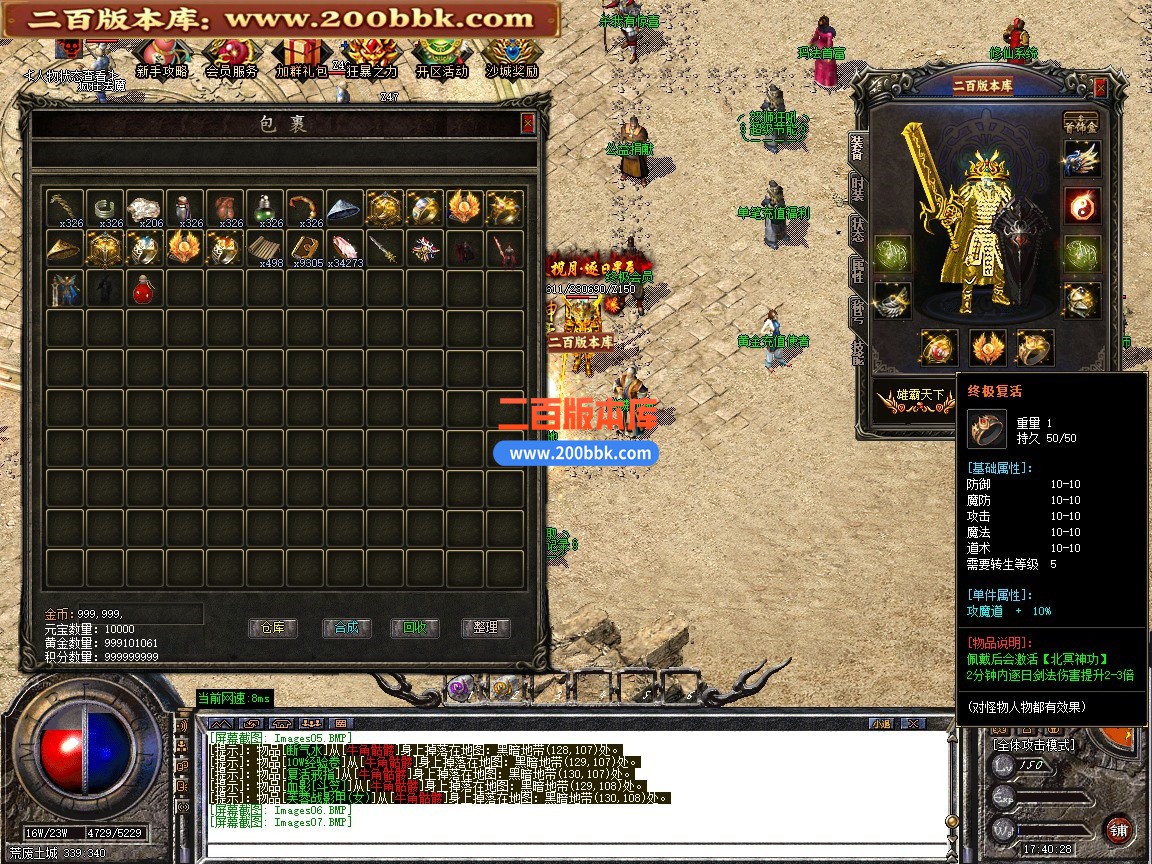Image resolution: width=1152 pixels, height=864 pixels.
Task: Show the 技能 skills tab
Action: pos(858,350)
